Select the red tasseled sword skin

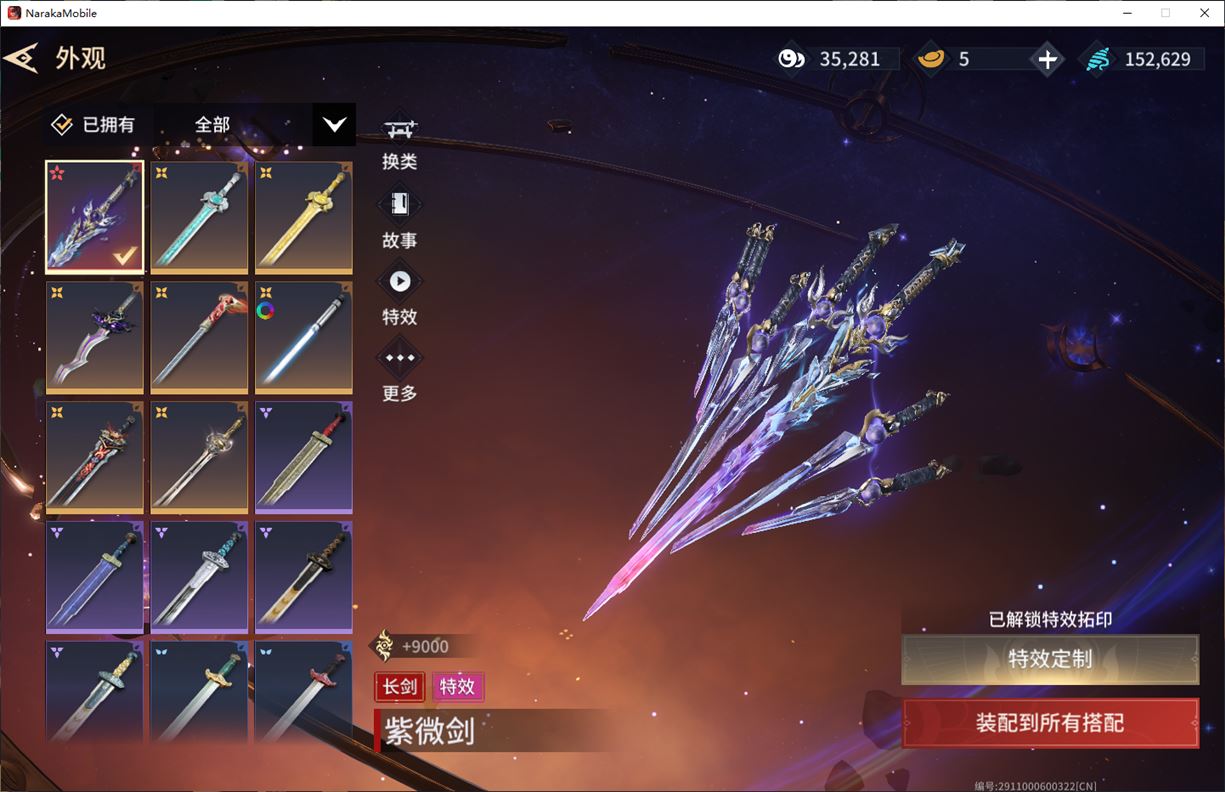pyautogui.click(x=199, y=337)
